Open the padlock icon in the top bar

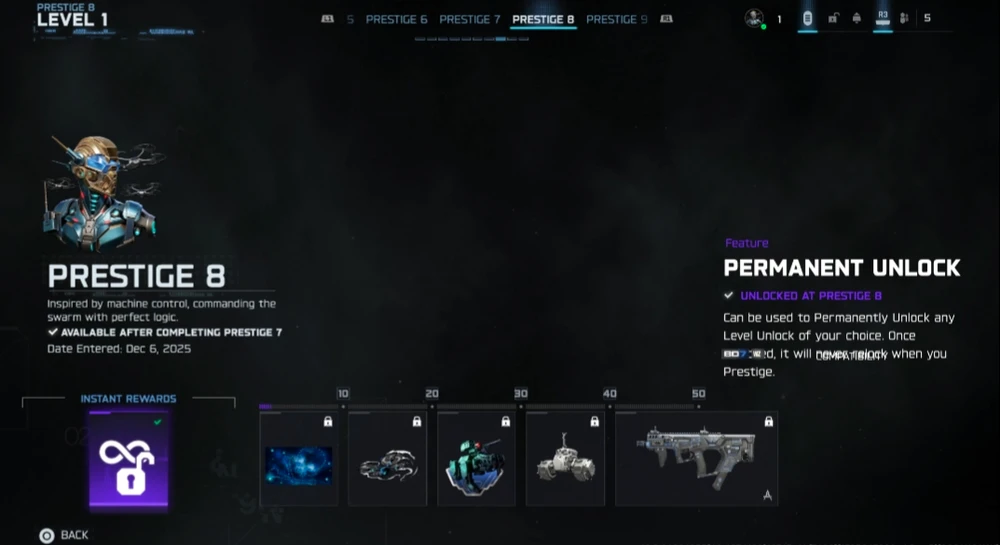[833, 18]
